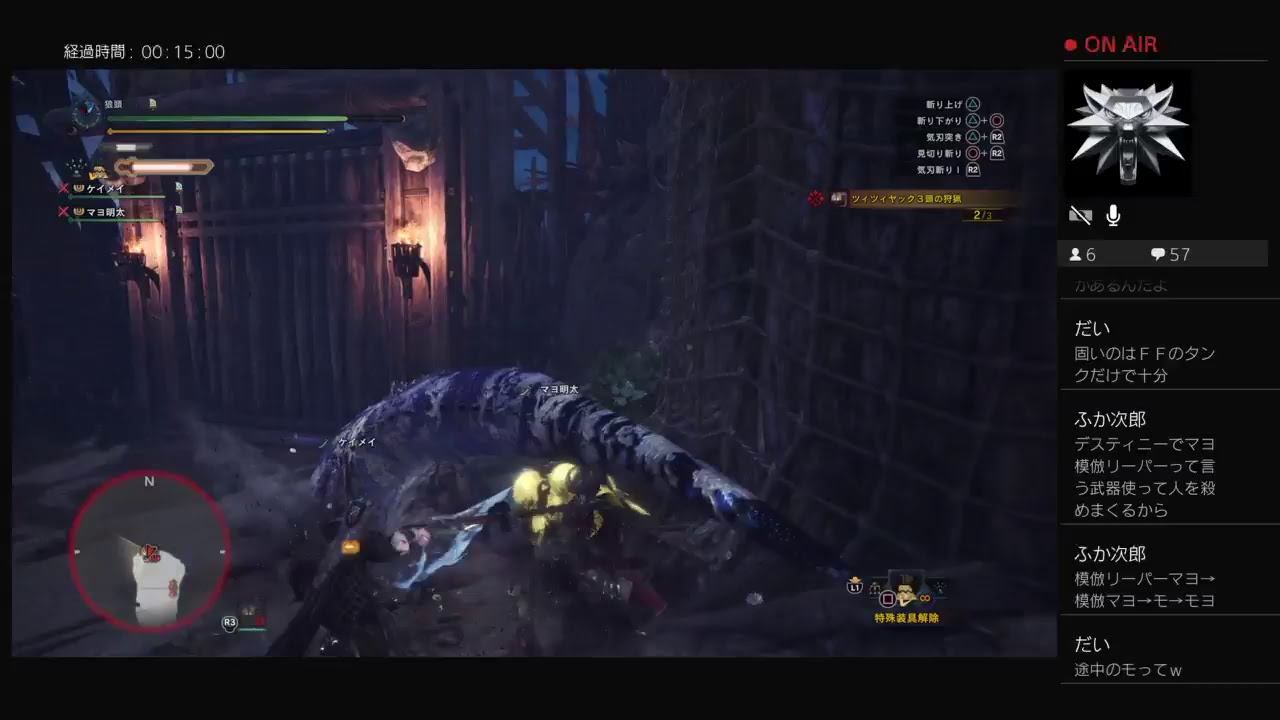Click the R3 stick icon beside the minimap
Screen dimensions: 1280x720
[230, 621]
